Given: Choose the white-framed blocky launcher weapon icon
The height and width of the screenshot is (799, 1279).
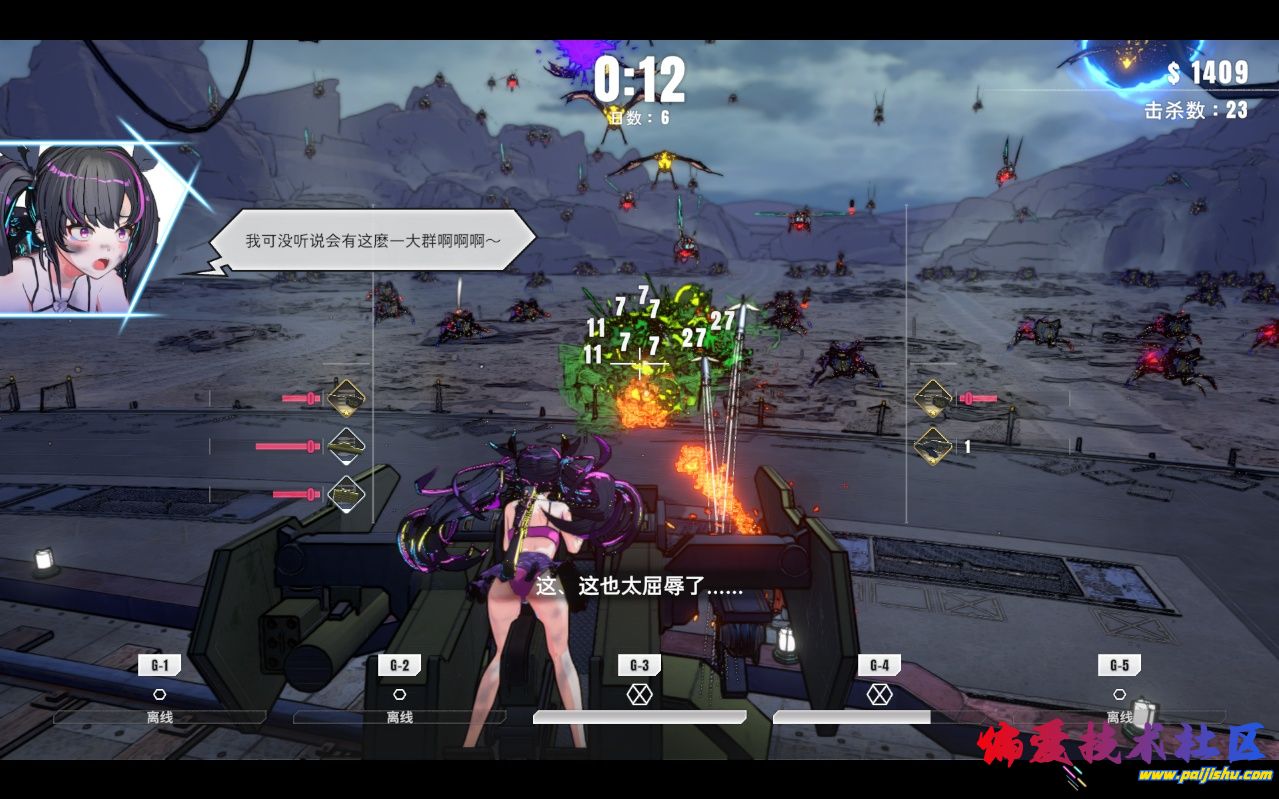Looking at the screenshot, I should click(x=346, y=493).
